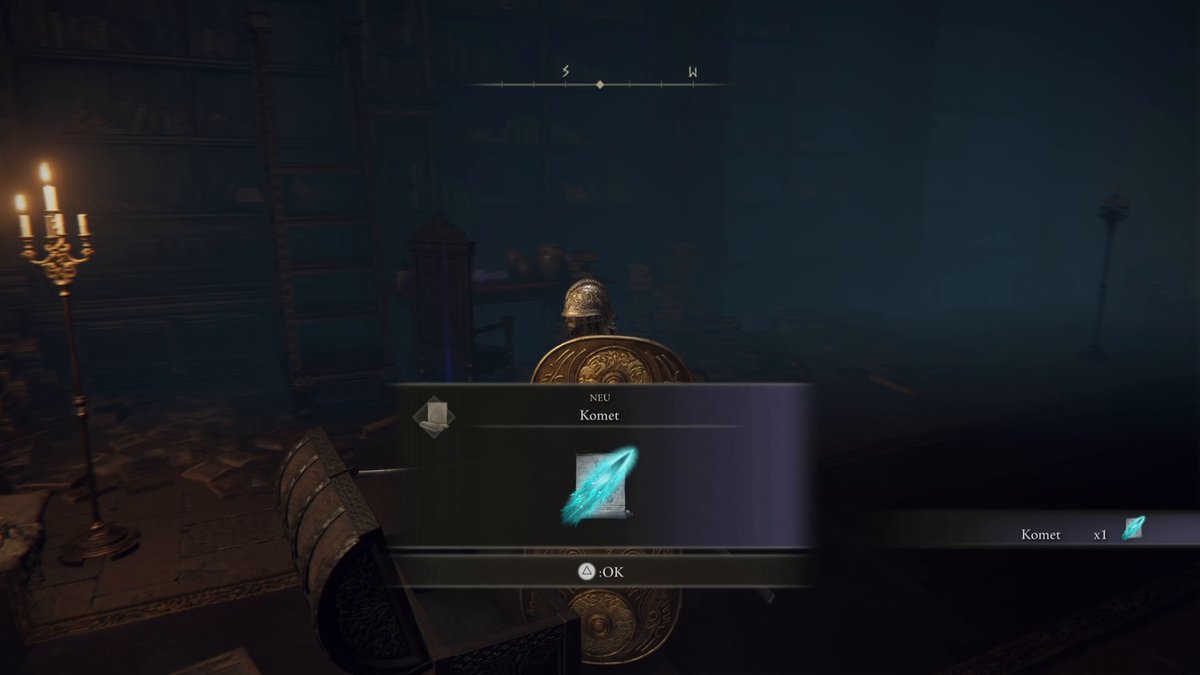
Task: Confirm the OK prompt bar
Action: tap(600, 572)
